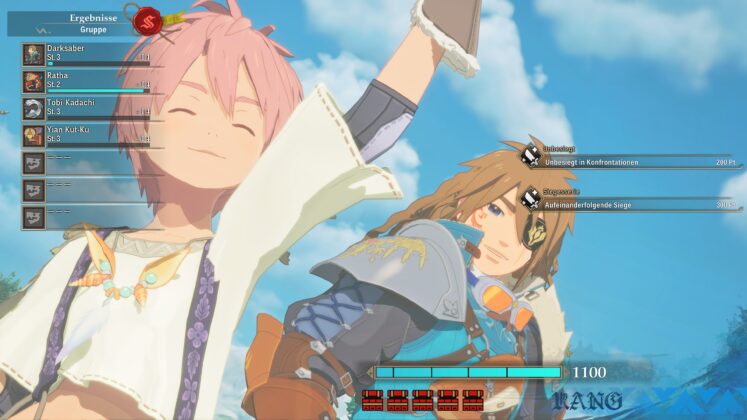Select the Darksaber party row
Image resolution: width=747 pixels, height=420 pixels.
pos(85,53)
